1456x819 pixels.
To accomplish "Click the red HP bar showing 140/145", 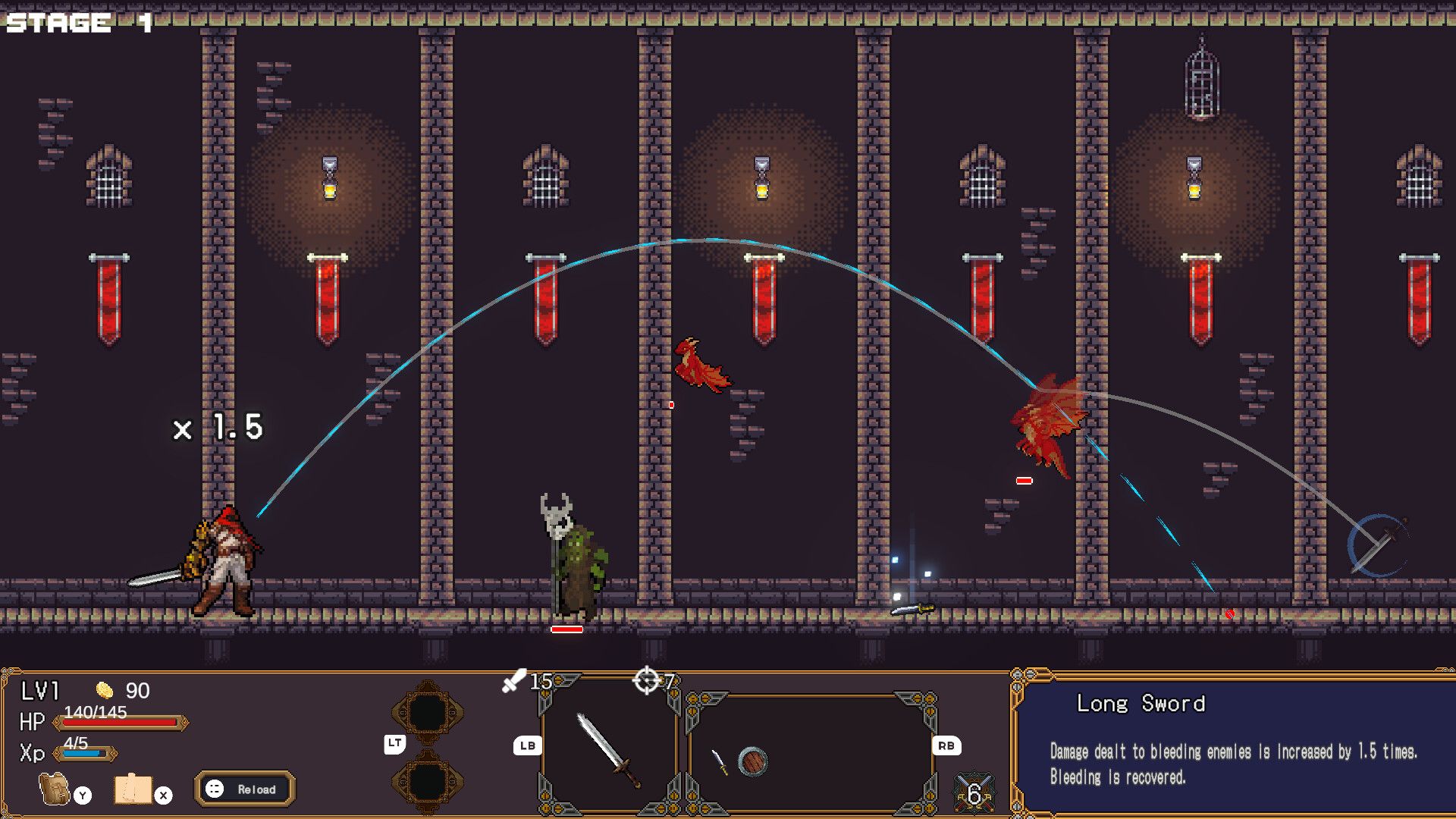I will pyautogui.click(x=118, y=724).
